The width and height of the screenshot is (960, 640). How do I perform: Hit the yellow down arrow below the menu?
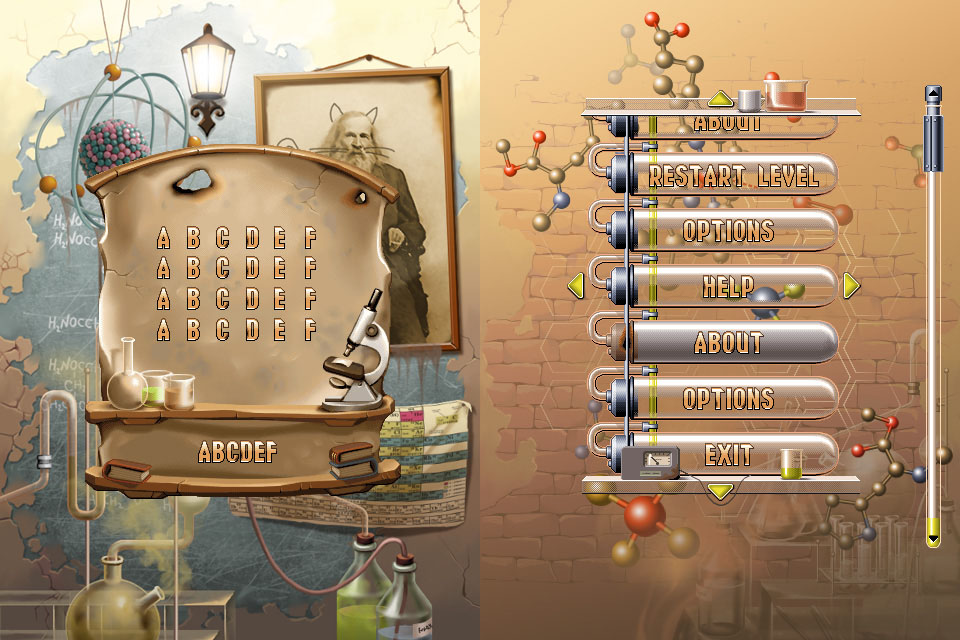tap(720, 490)
